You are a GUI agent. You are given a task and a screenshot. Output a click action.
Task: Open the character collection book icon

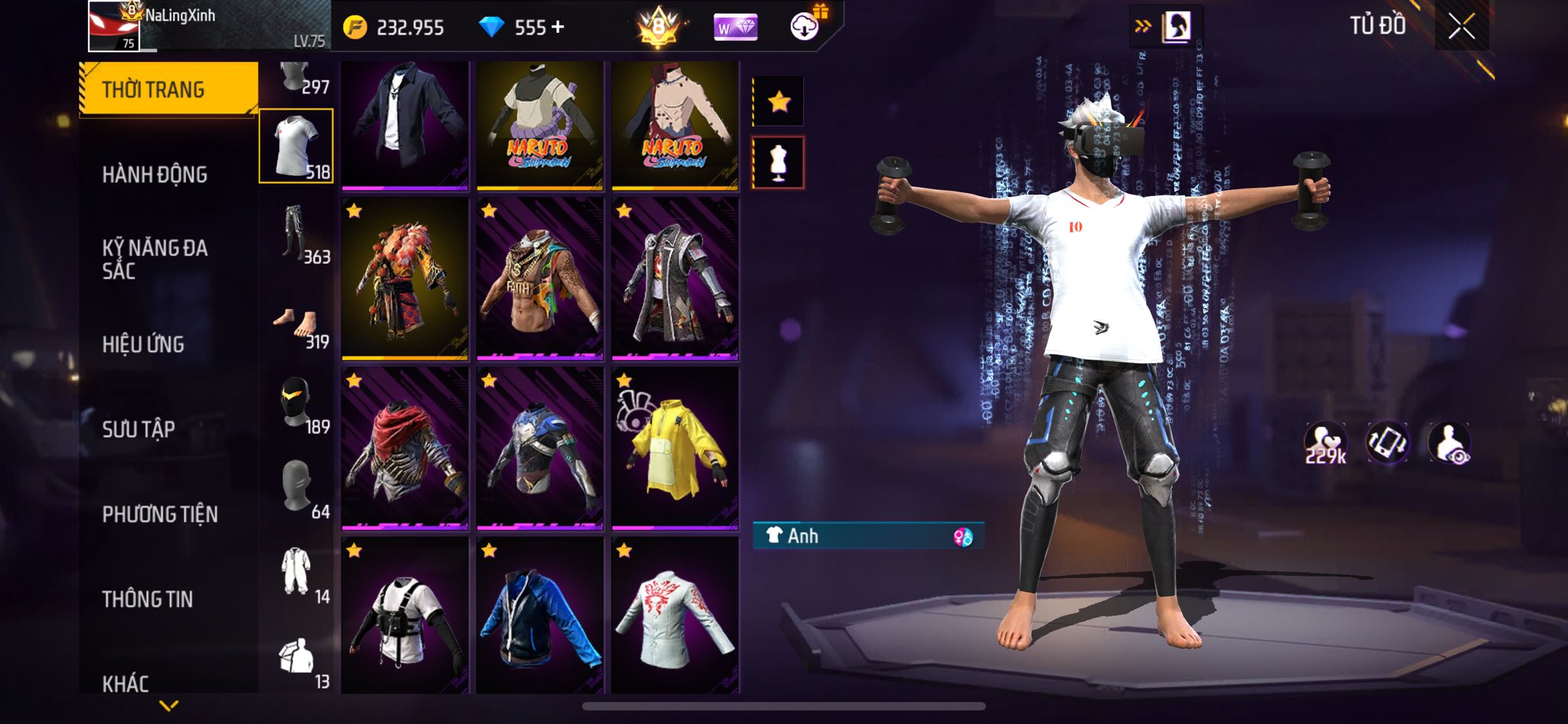1175,28
